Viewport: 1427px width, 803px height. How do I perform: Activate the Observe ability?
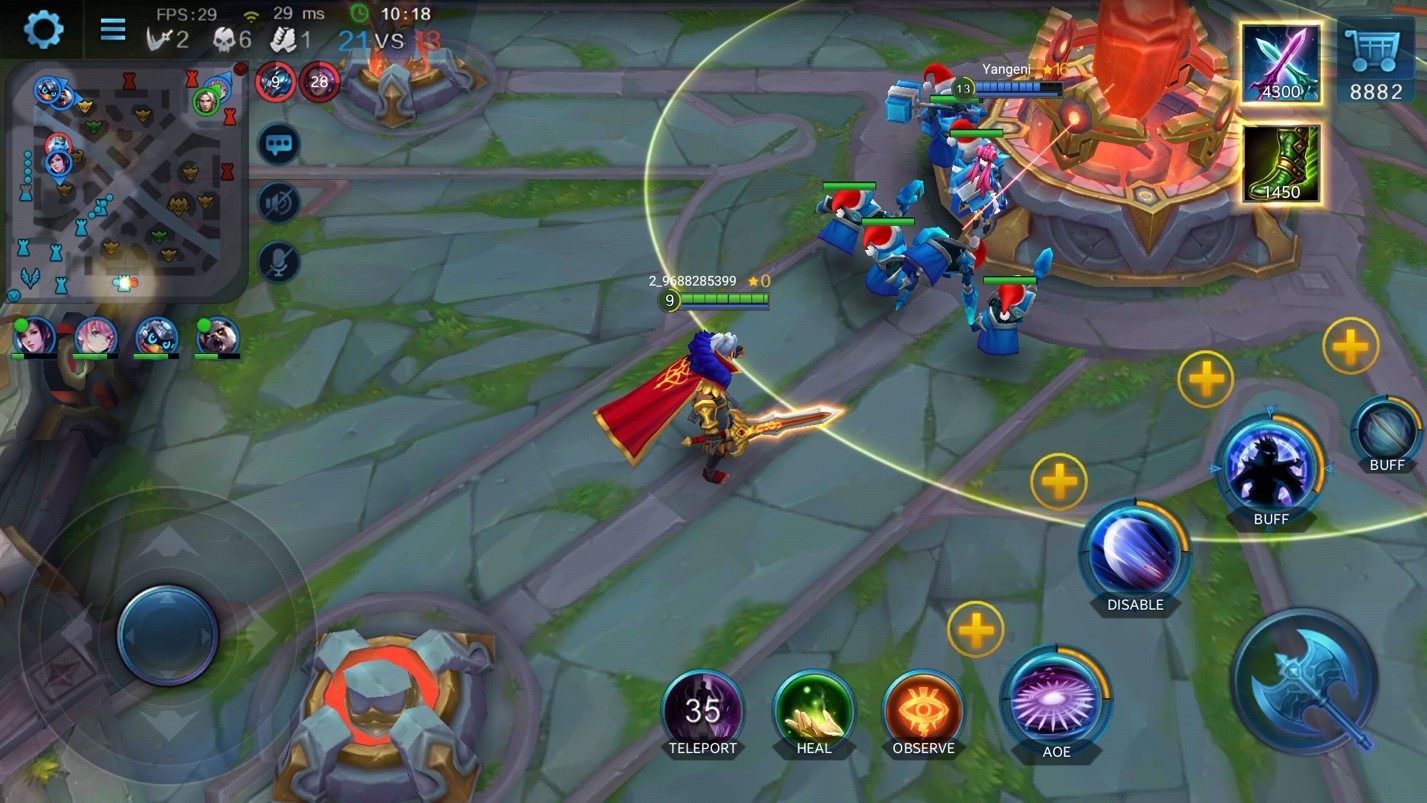[x=923, y=711]
